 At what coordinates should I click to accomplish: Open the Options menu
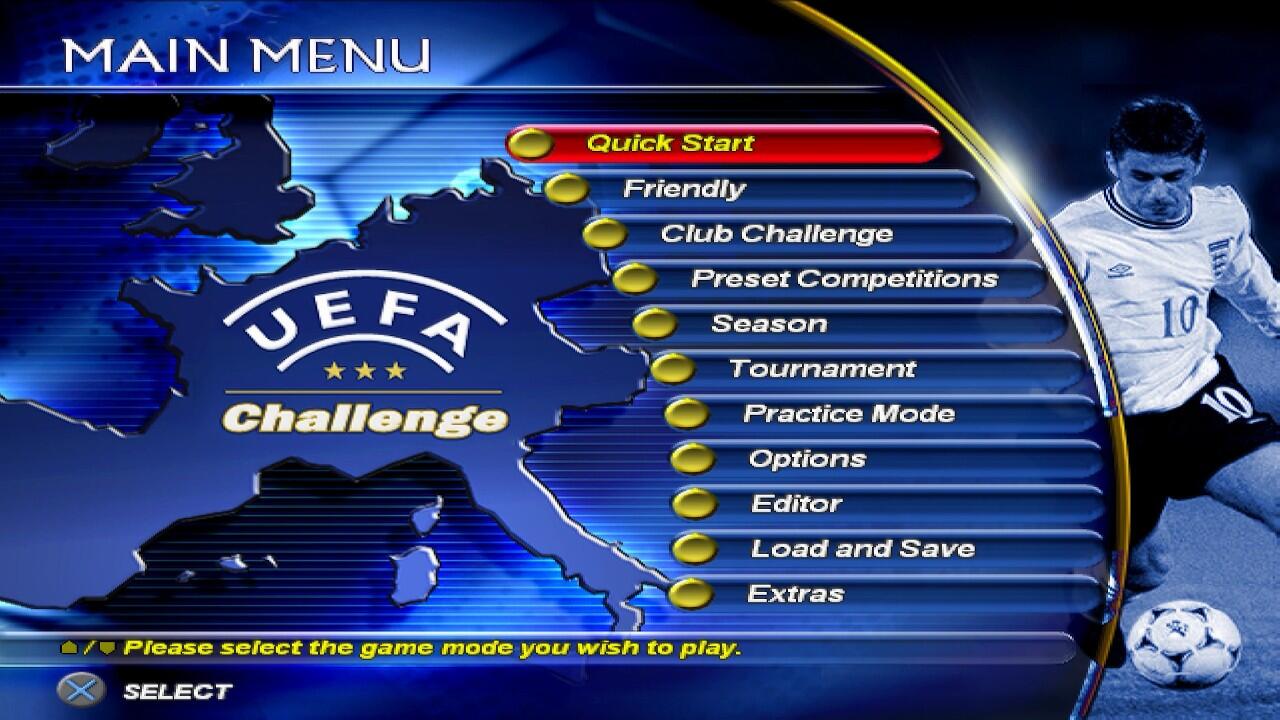click(807, 459)
